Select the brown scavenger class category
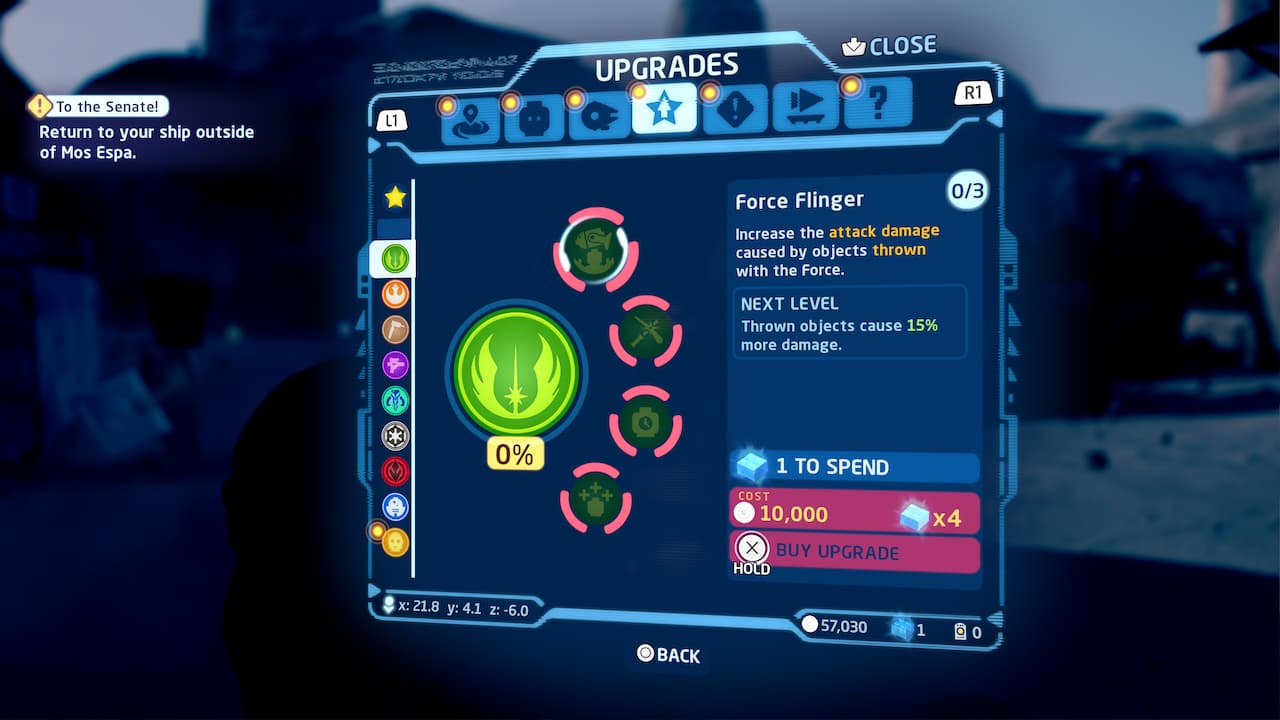The image size is (1280, 720). (x=395, y=329)
